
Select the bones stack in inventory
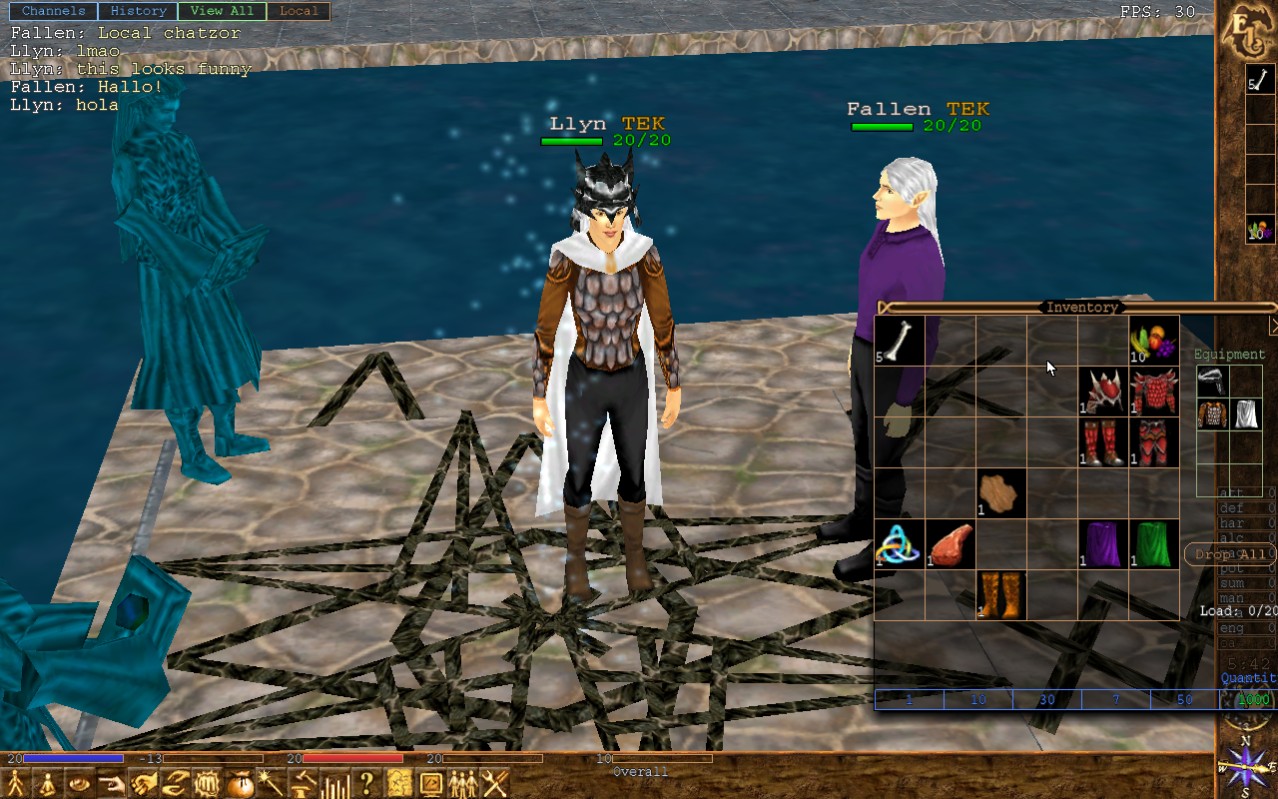pyautogui.click(x=899, y=341)
